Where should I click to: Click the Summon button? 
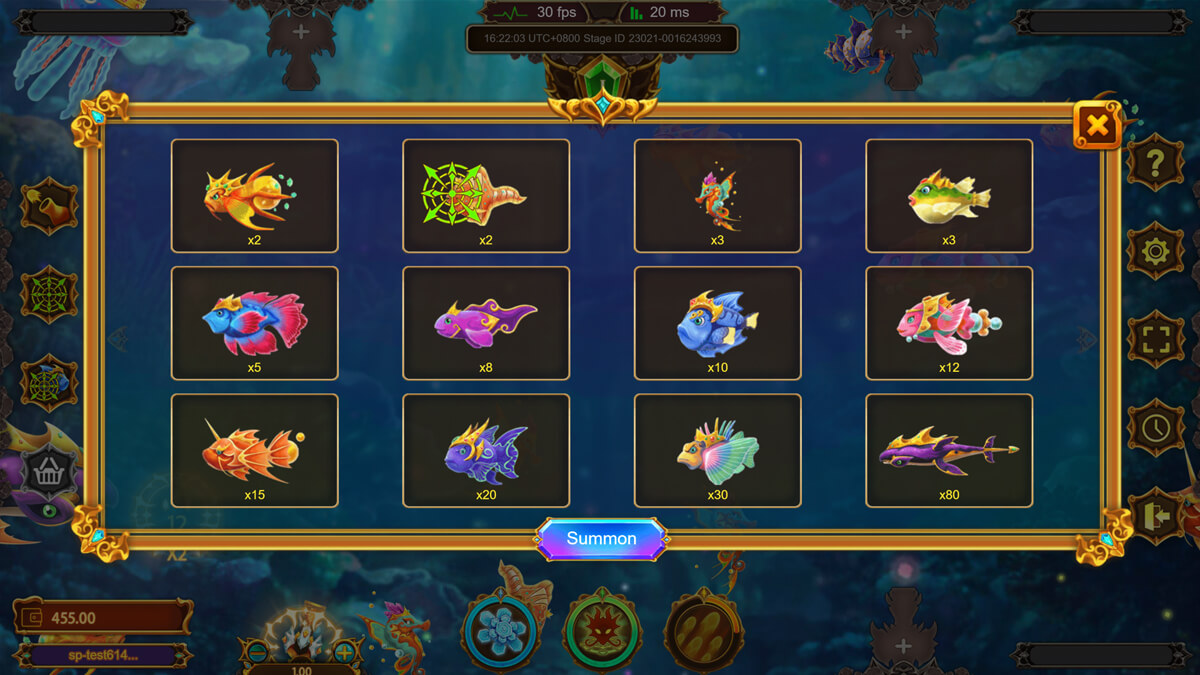[601, 539]
